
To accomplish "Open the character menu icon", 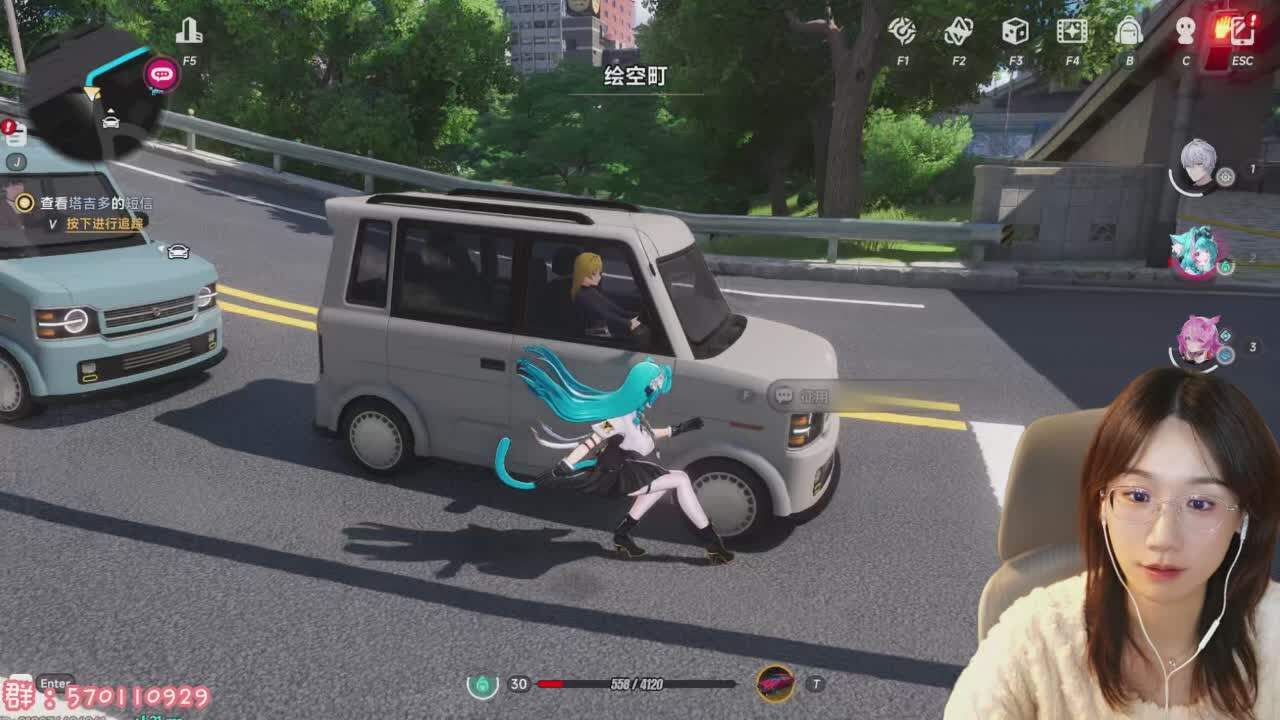I will (1186, 31).
